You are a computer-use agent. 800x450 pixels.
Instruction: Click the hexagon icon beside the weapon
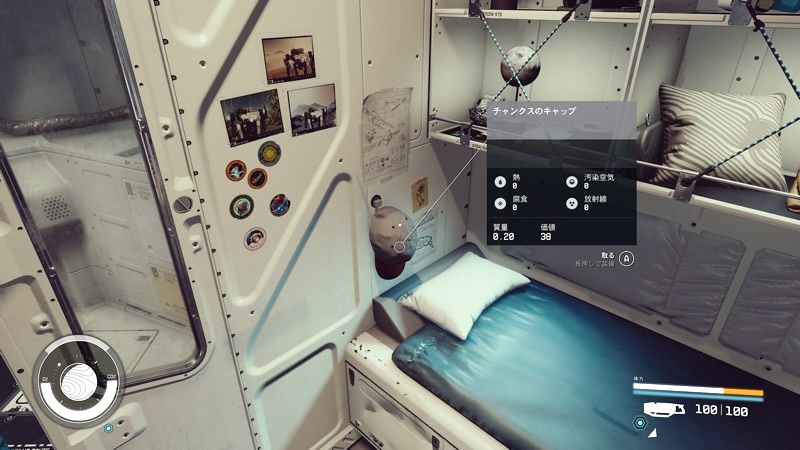639,423
